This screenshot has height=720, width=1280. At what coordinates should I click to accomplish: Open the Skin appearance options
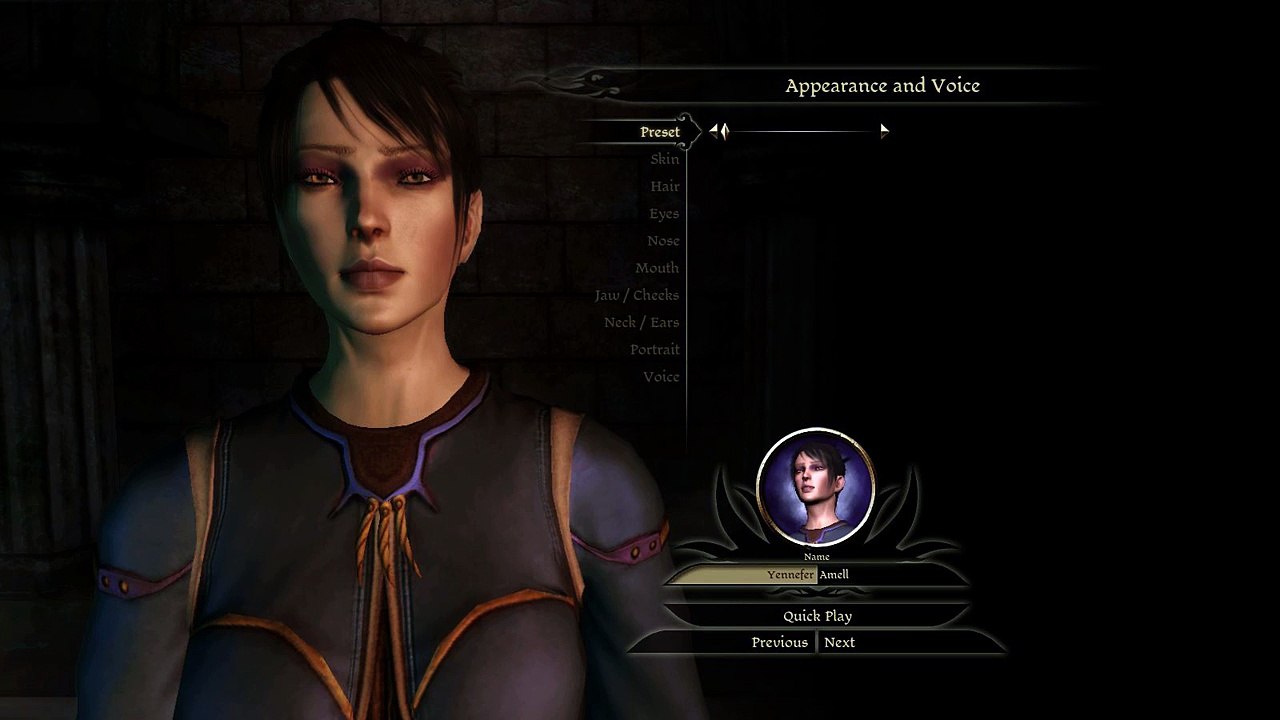click(x=664, y=159)
